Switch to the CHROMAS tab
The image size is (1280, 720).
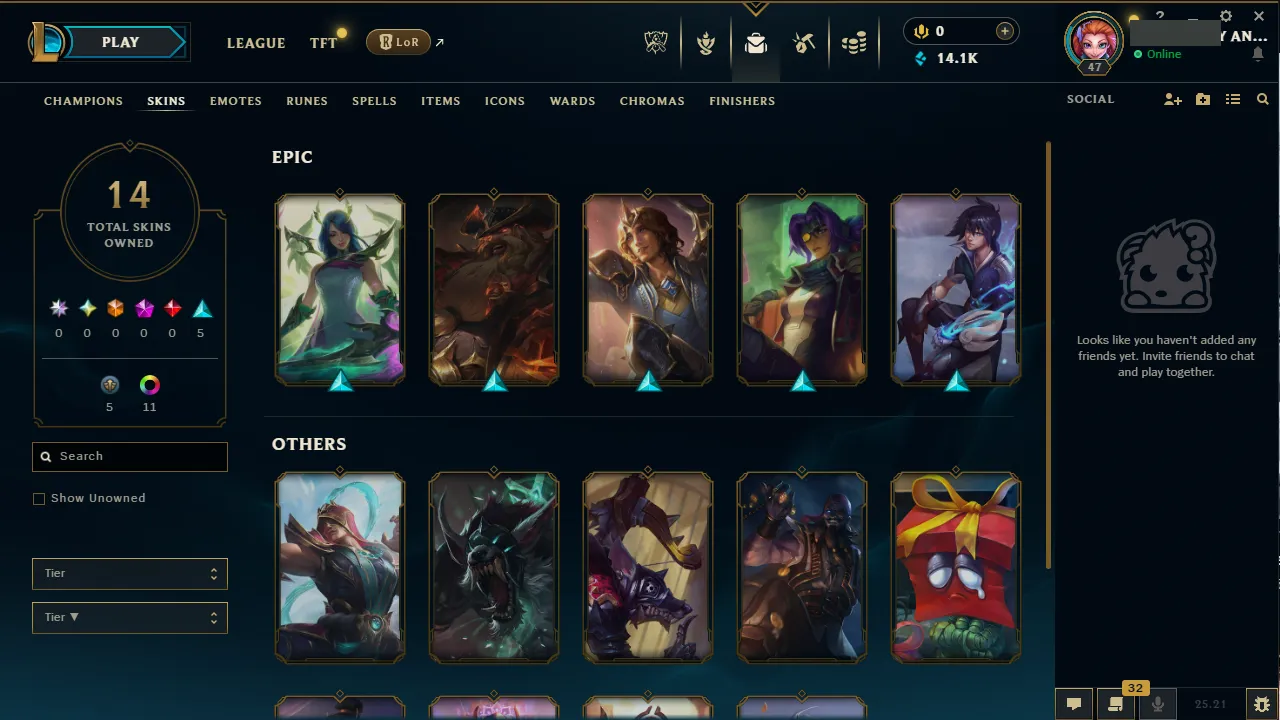click(x=652, y=101)
